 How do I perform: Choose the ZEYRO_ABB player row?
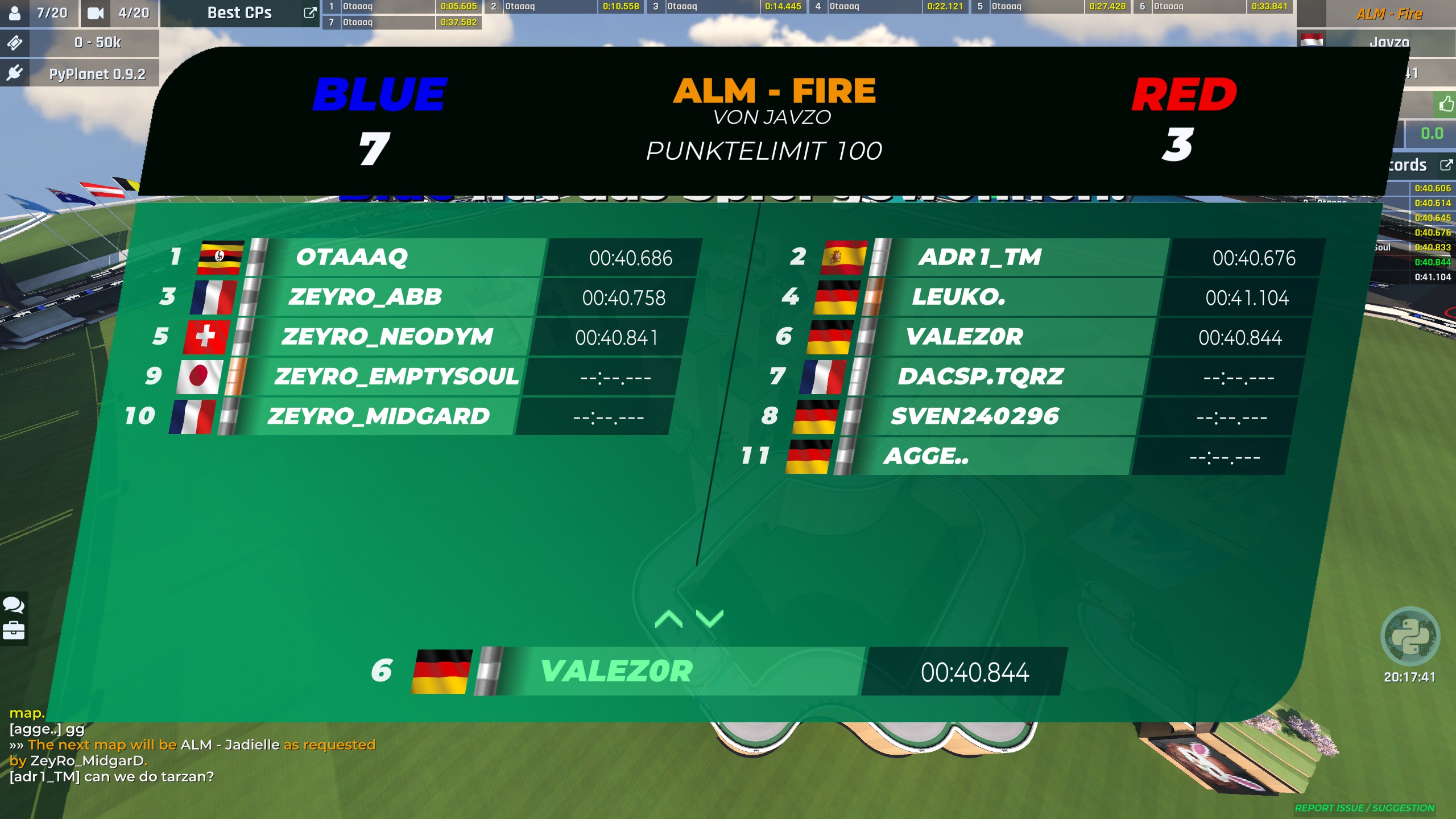tap(365, 297)
